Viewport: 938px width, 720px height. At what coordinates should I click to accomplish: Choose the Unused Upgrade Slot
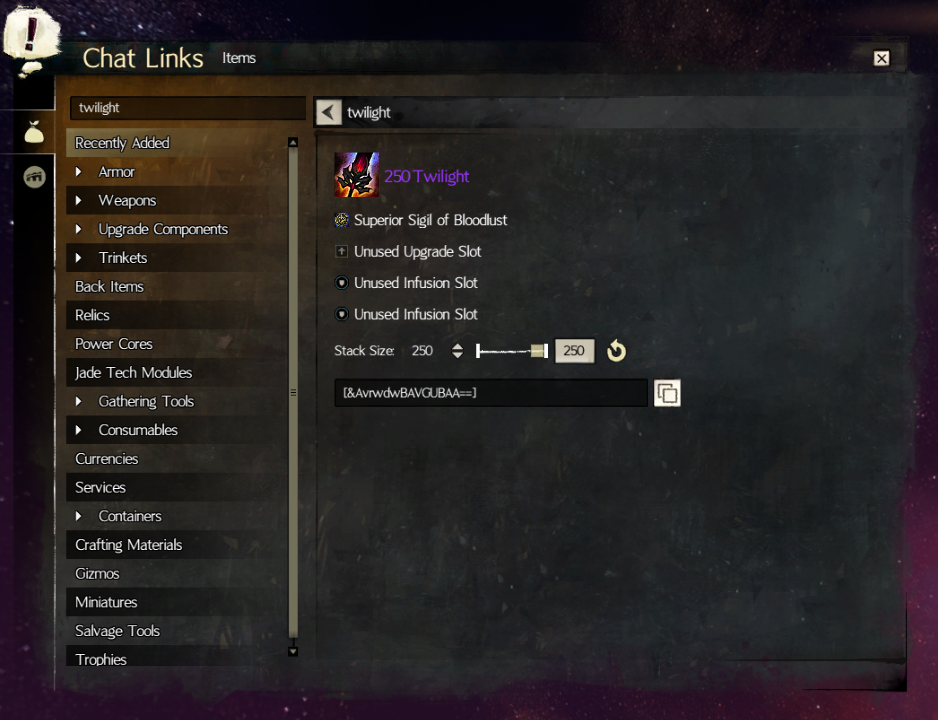point(417,252)
